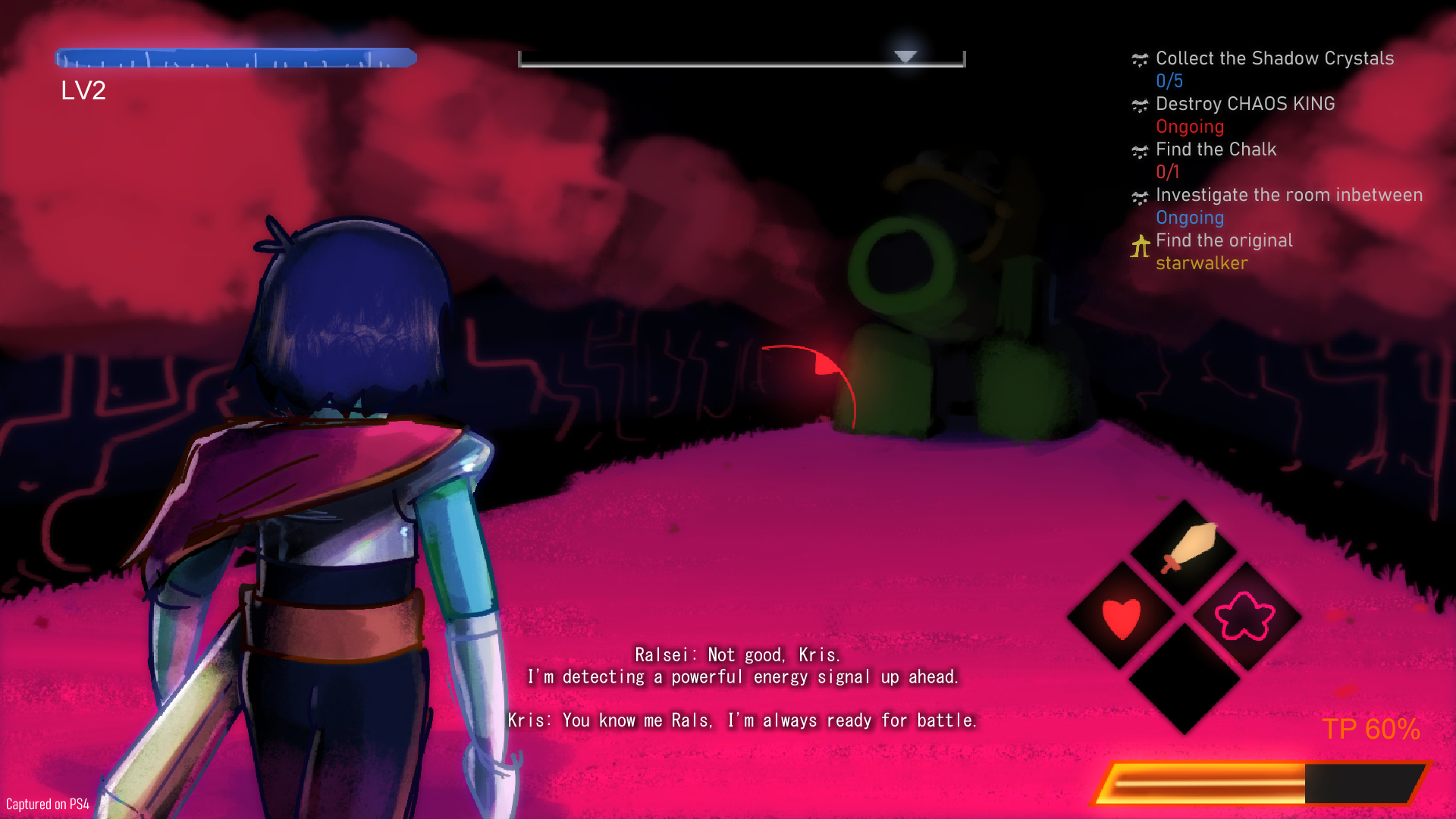
Task: Select the sword ability slot
Action: (1185, 551)
